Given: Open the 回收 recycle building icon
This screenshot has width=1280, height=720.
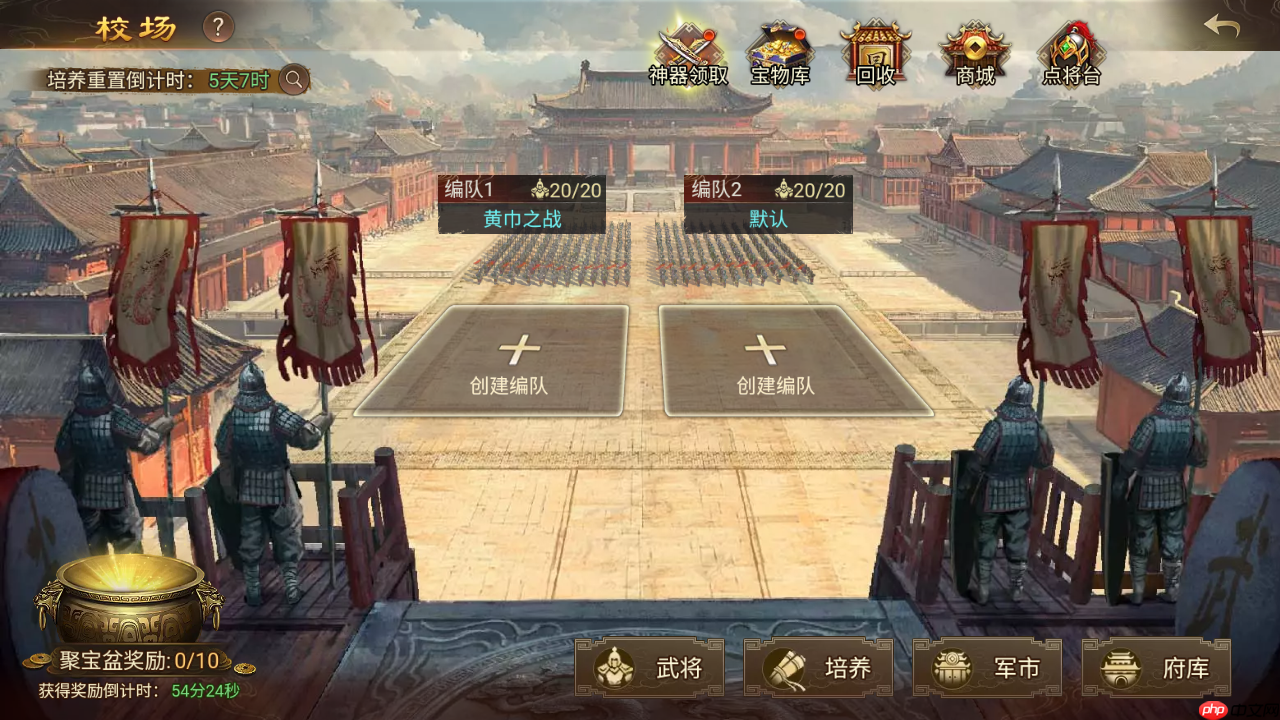Looking at the screenshot, I should [x=874, y=55].
